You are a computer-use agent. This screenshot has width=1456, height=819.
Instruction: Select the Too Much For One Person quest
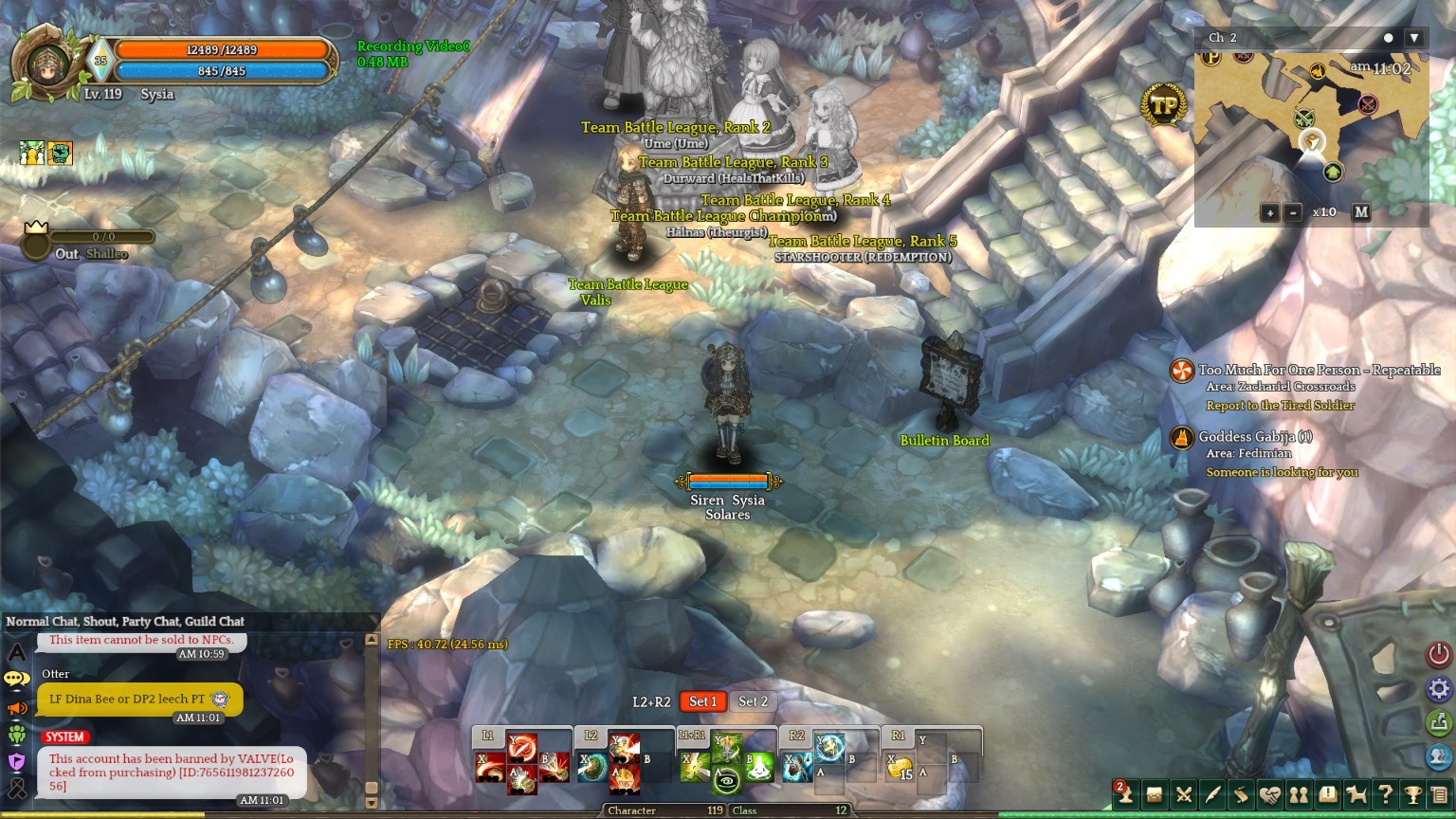(x=1318, y=370)
